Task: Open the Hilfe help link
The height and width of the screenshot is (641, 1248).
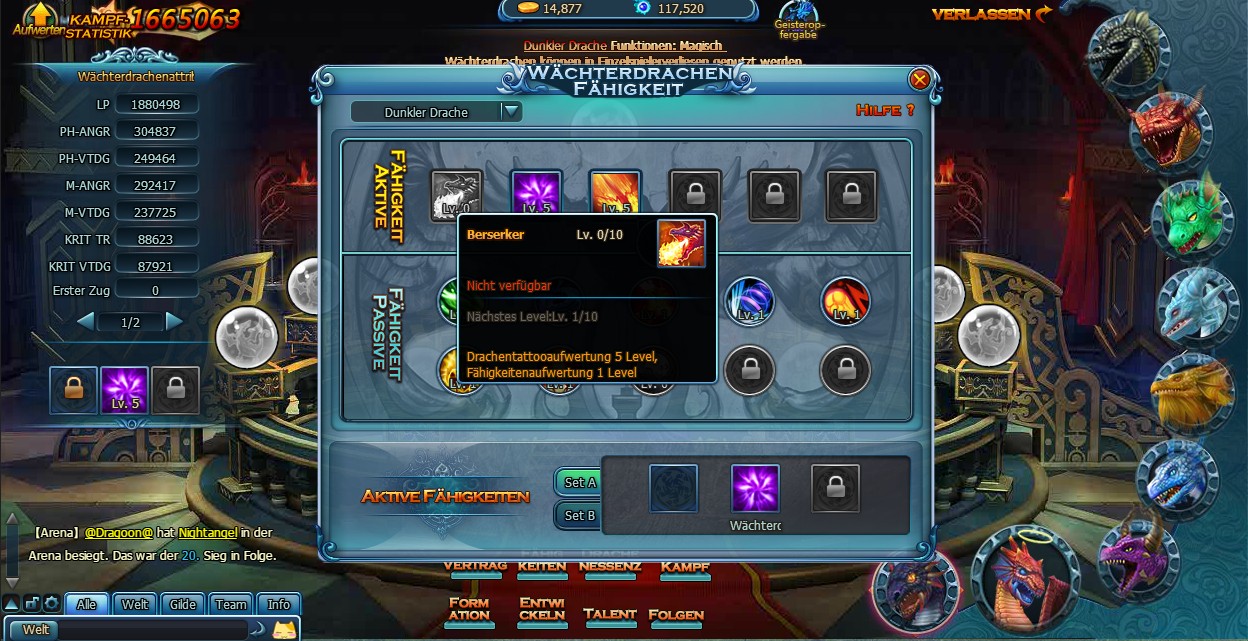Action: pos(884,110)
